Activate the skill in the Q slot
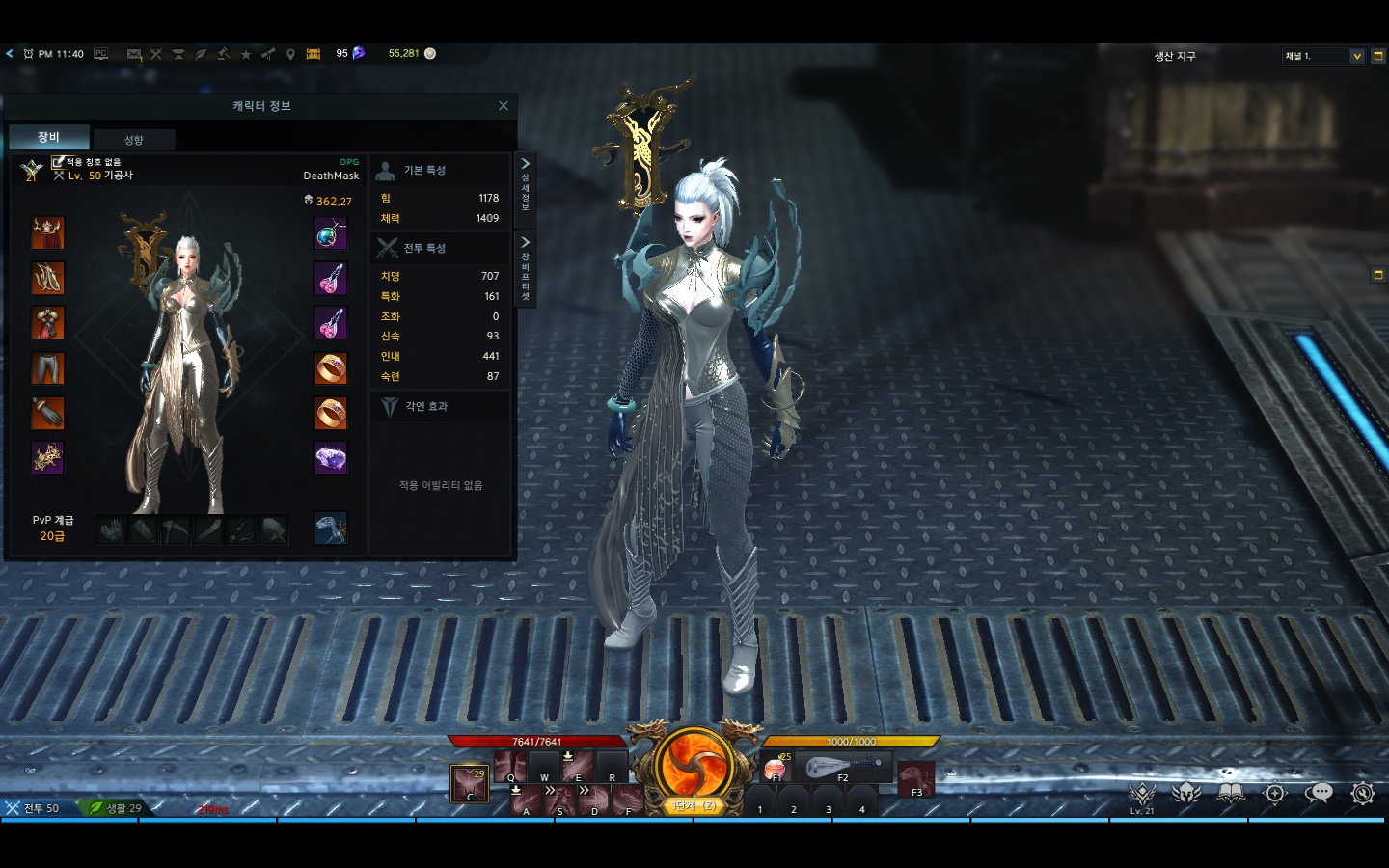1389x868 pixels. (x=509, y=767)
